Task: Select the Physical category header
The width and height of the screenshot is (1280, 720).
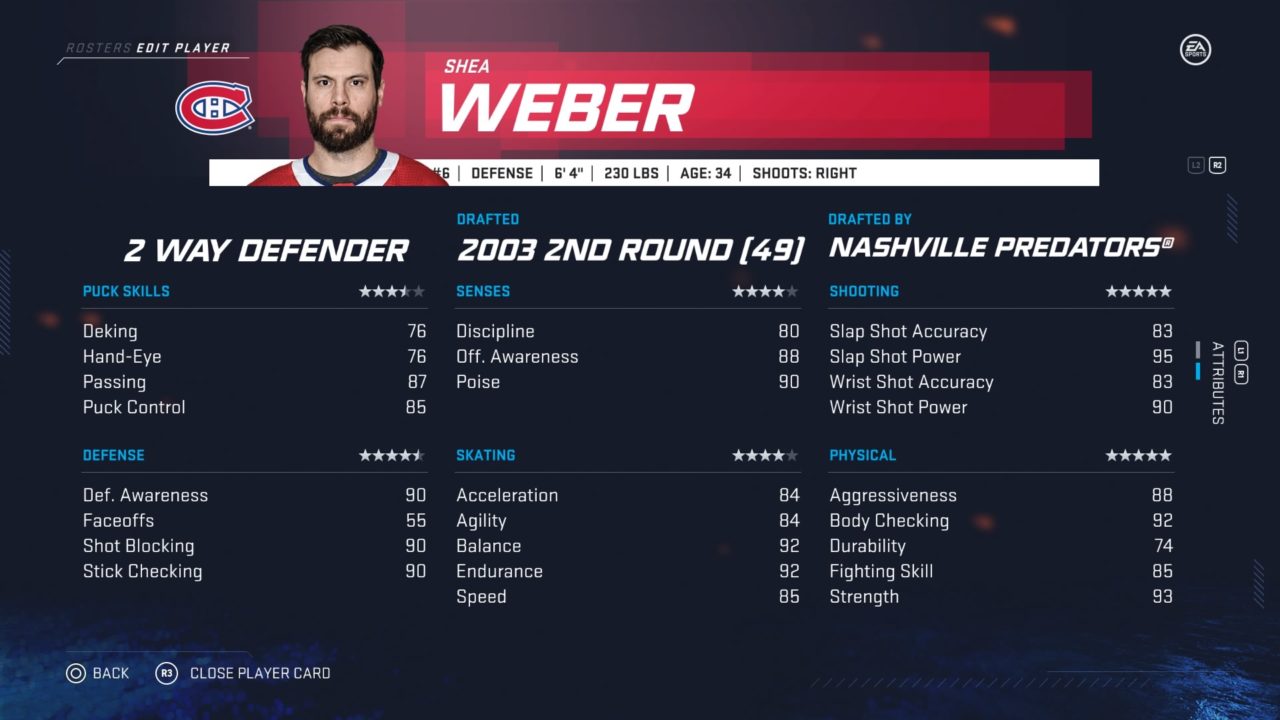Action: 862,456
